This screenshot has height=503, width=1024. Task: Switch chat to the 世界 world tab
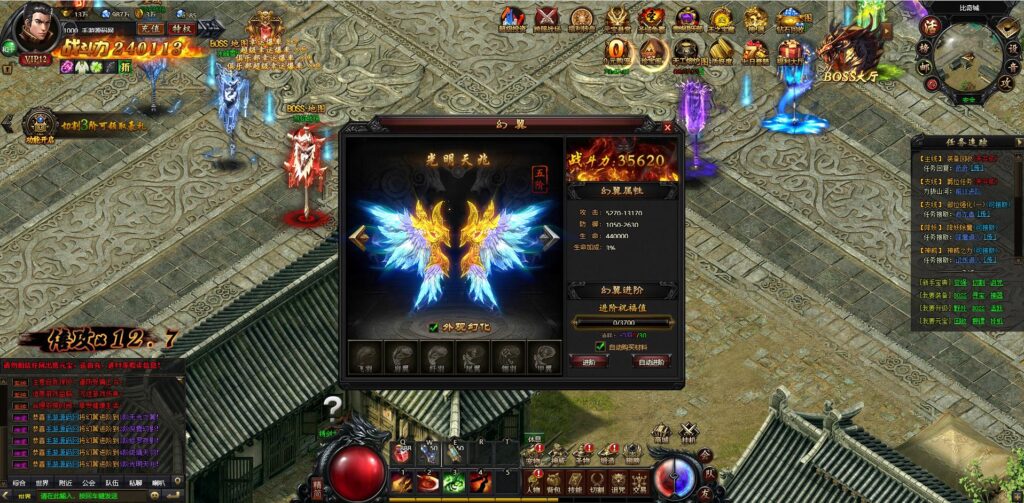click(x=42, y=481)
